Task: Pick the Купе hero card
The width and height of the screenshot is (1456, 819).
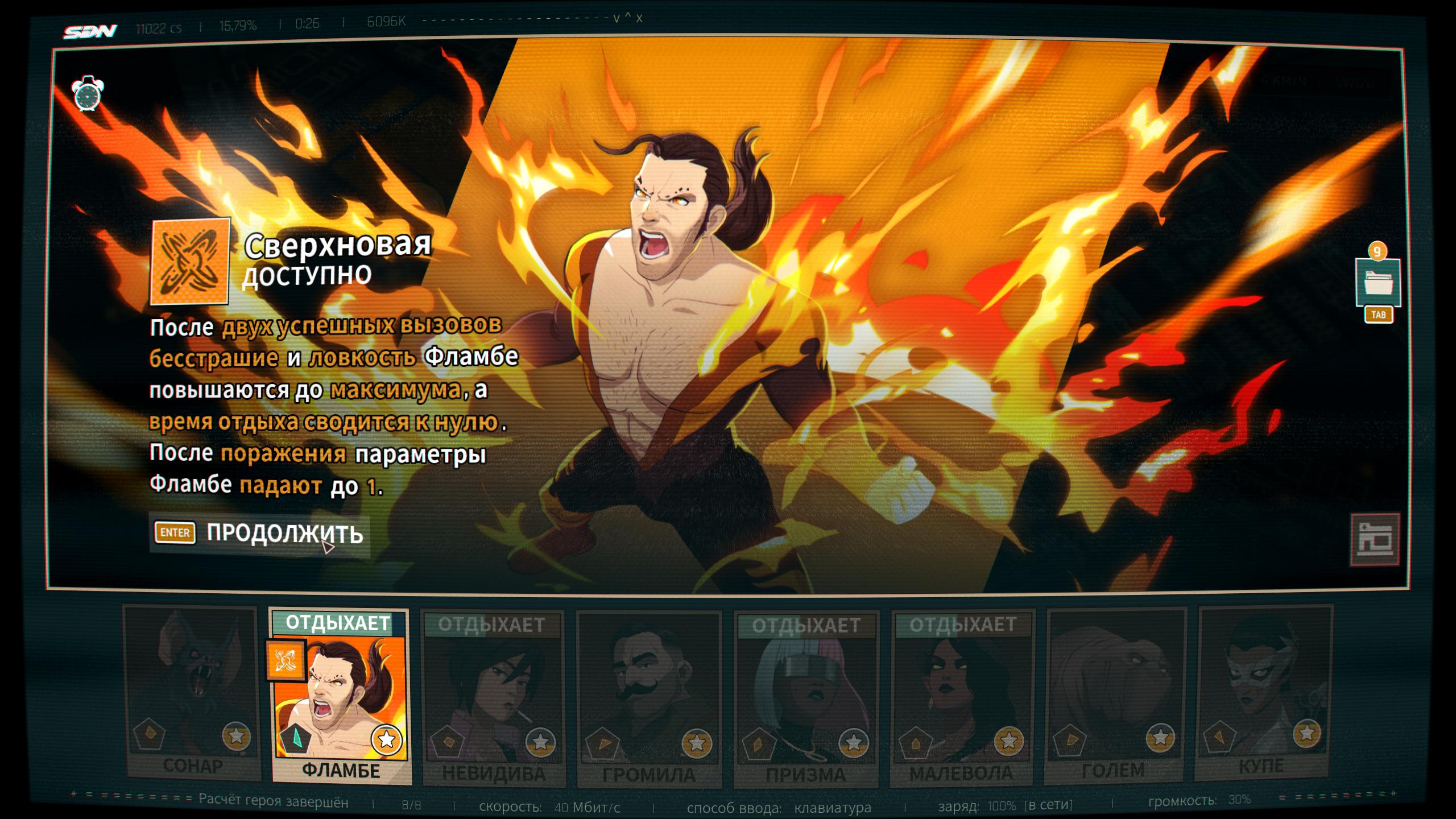Action: click(x=1265, y=693)
